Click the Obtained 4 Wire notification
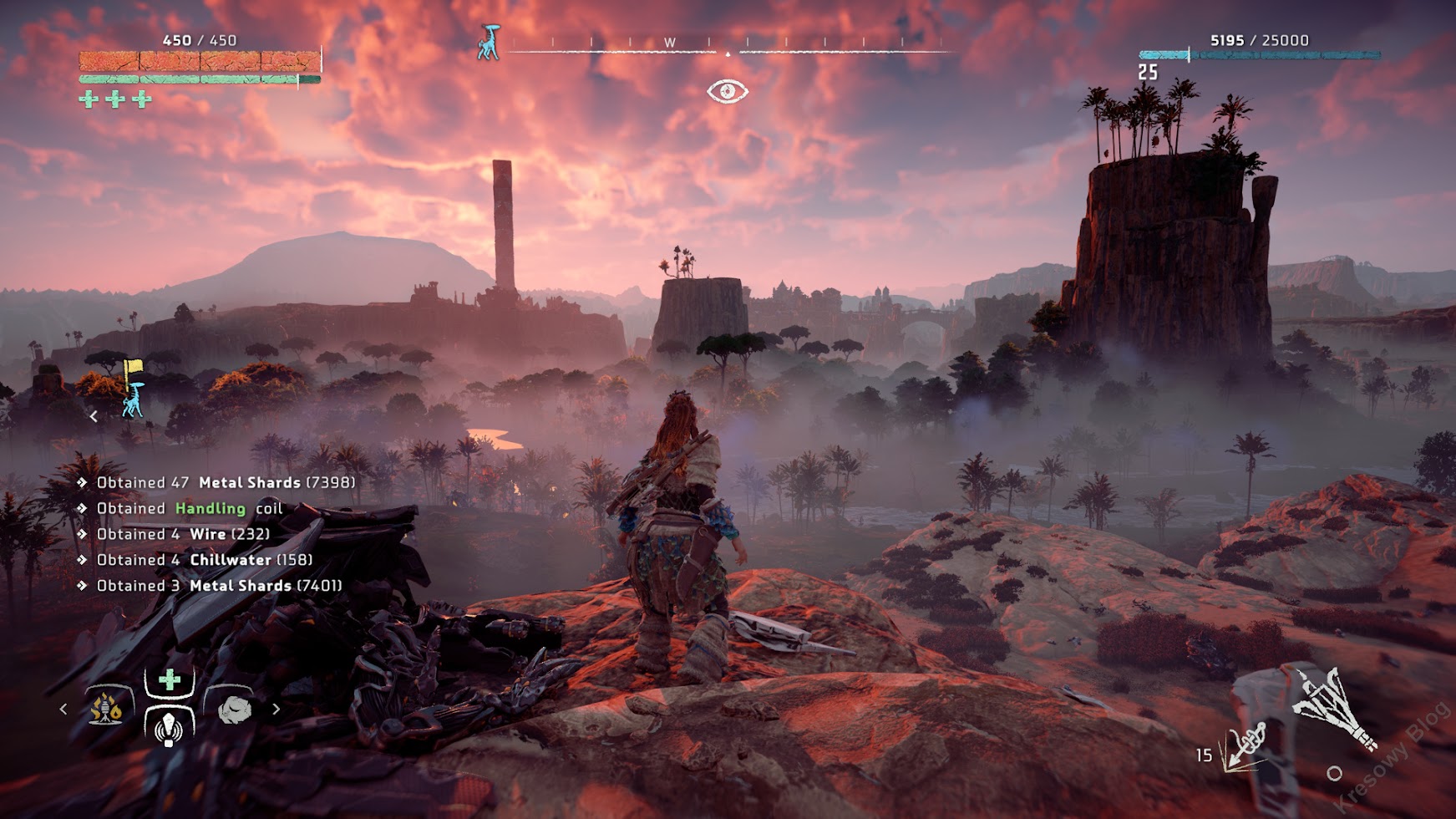Image resolution: width=1456 pixels, height=819 pixels. click(x=183, y=534)
